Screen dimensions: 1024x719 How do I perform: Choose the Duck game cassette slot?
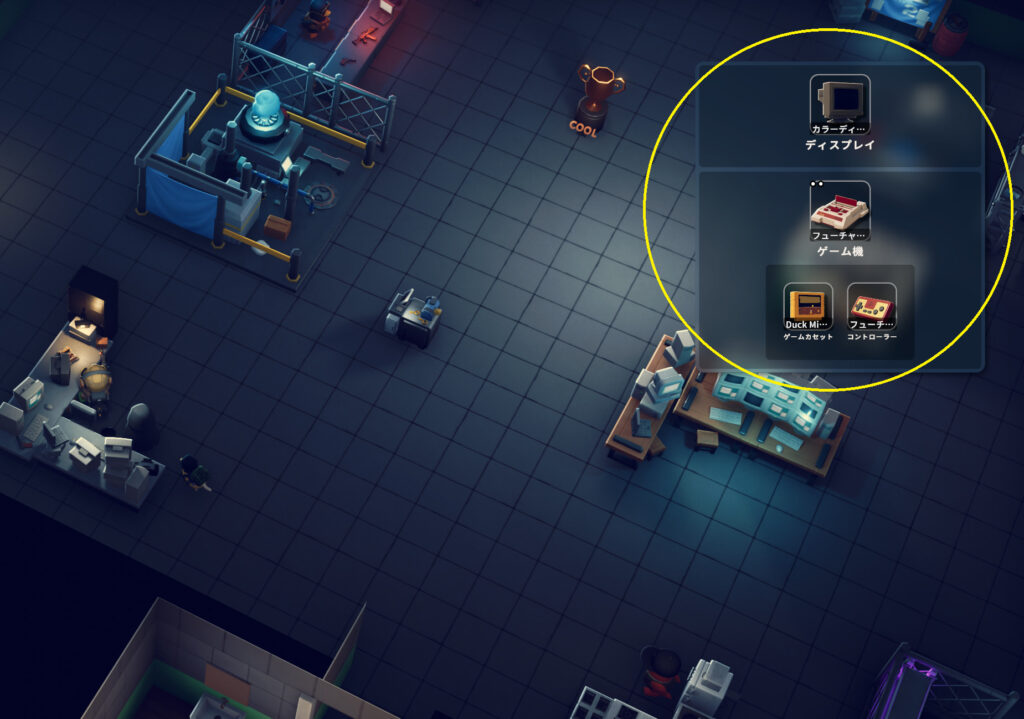pos(807,307)
